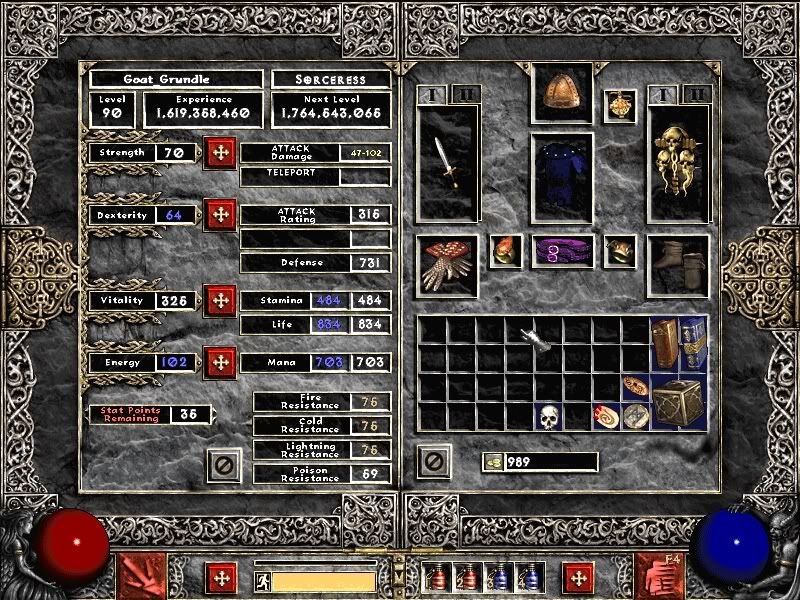
Task: Add a point to Strength
Action: click(x=220, y=154)
